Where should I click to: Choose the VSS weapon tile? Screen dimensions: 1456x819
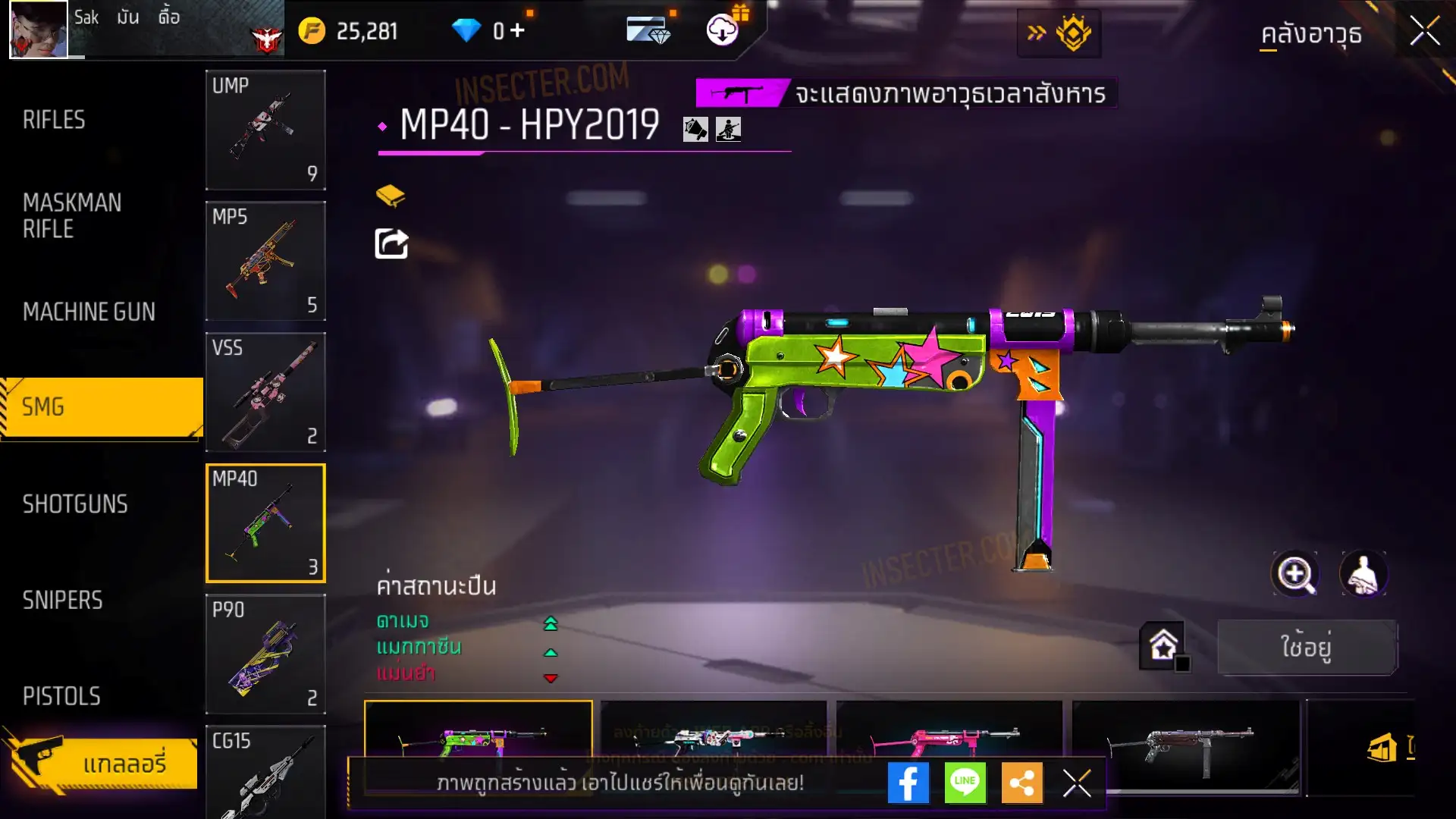tap(265, 392)
